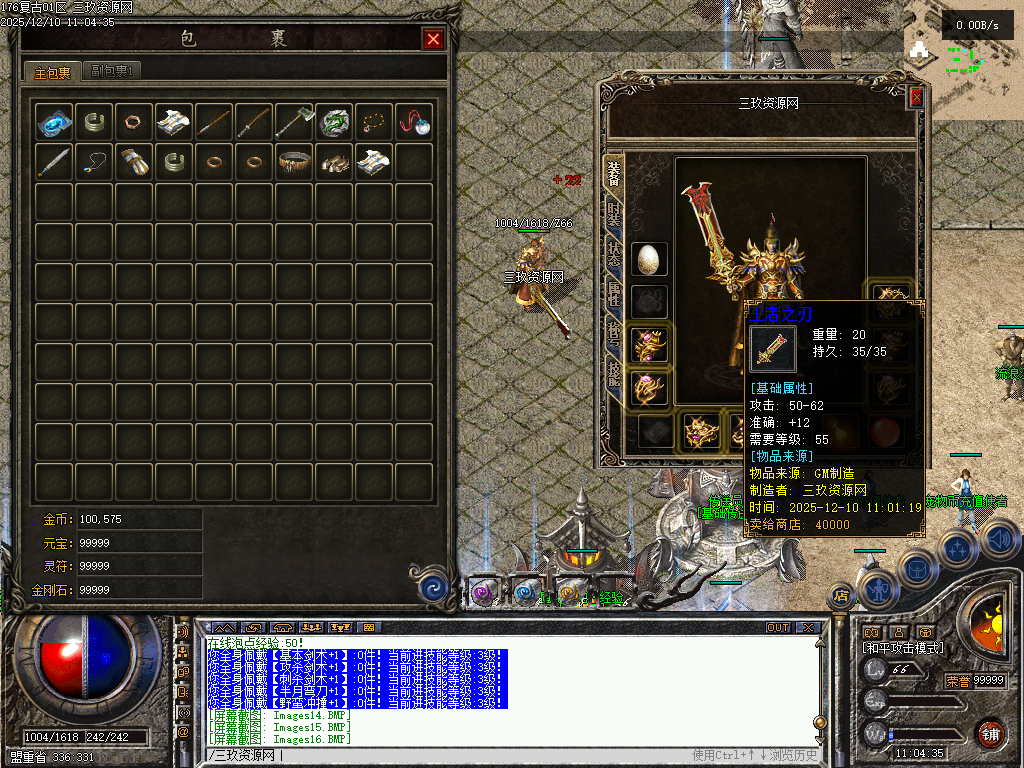1024x768 pixels.
Task: Open the 时装 costume tab
Action: click(x=614, y=214)
